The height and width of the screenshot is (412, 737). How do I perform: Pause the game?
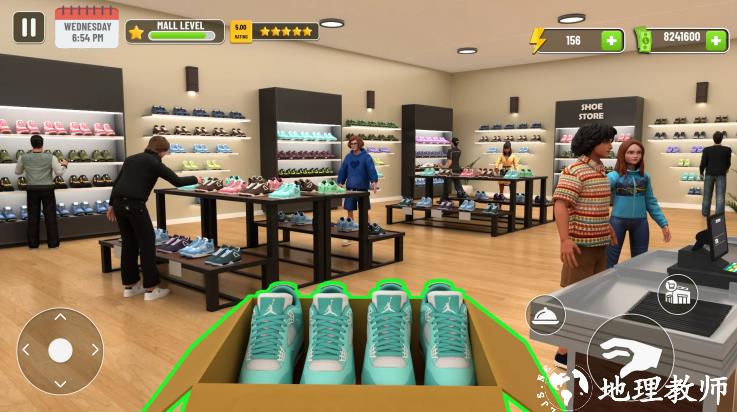pos(28,27)
